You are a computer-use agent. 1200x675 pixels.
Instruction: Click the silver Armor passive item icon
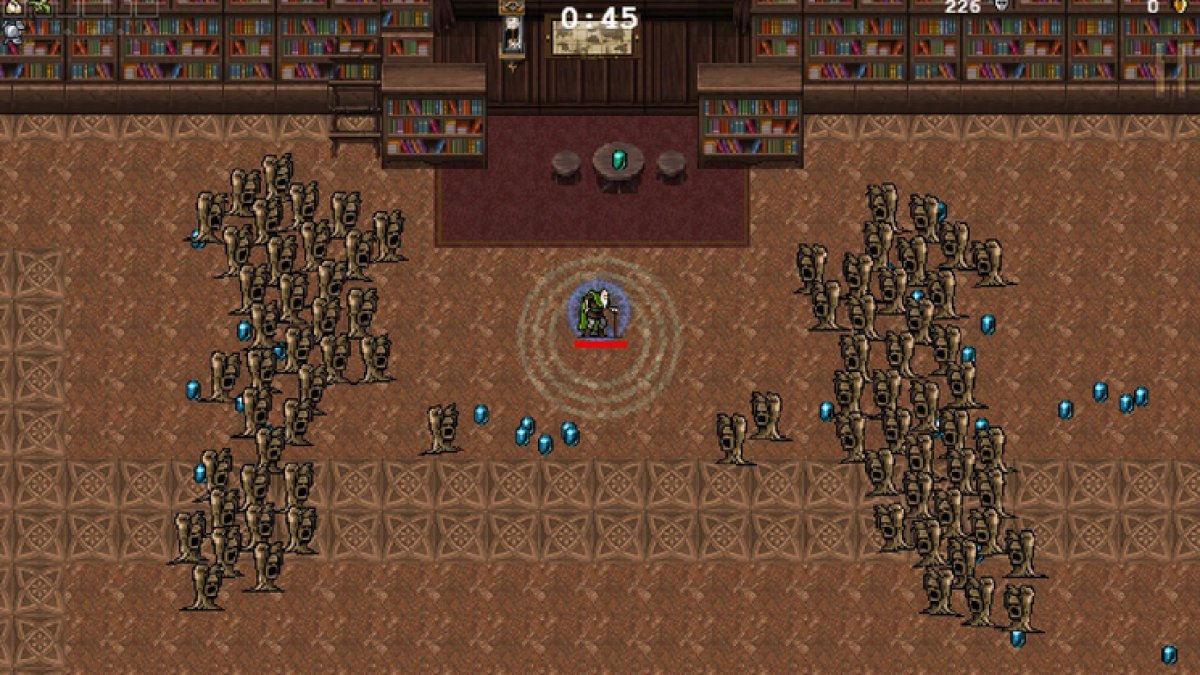pyautogui.click(x=13, y=30)
